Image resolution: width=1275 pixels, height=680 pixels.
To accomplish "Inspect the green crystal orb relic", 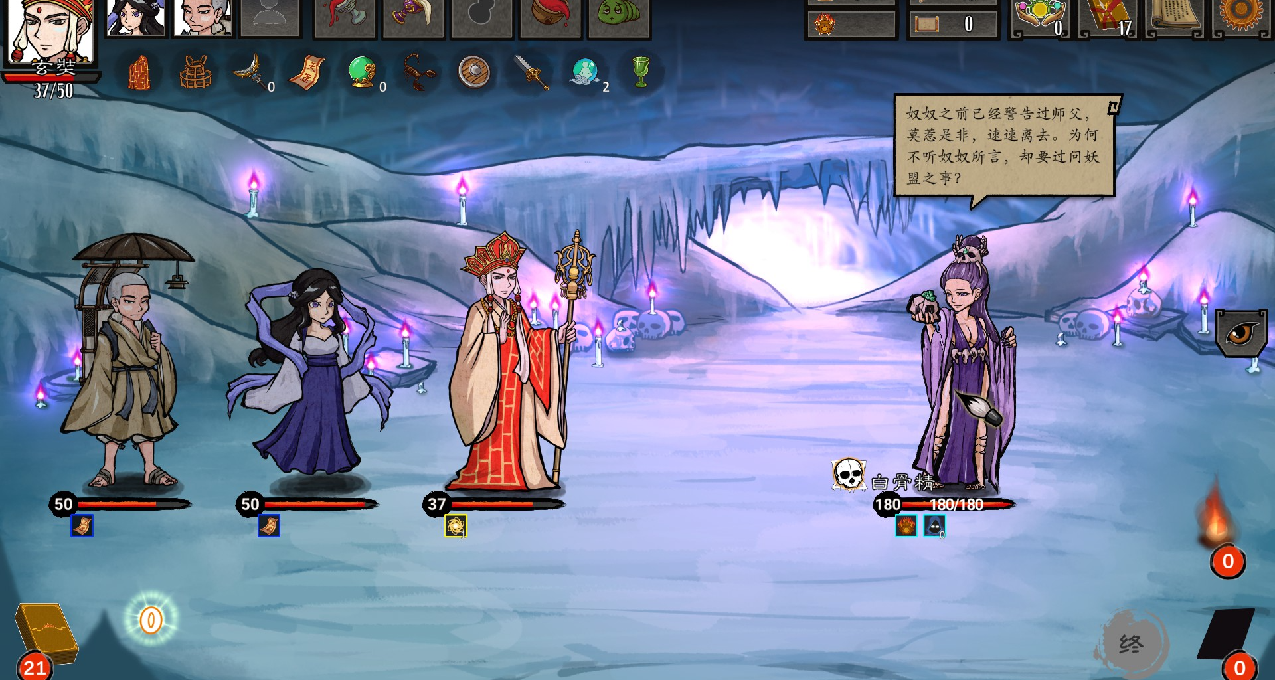I will pyautogui.click(x=362, y=72).
